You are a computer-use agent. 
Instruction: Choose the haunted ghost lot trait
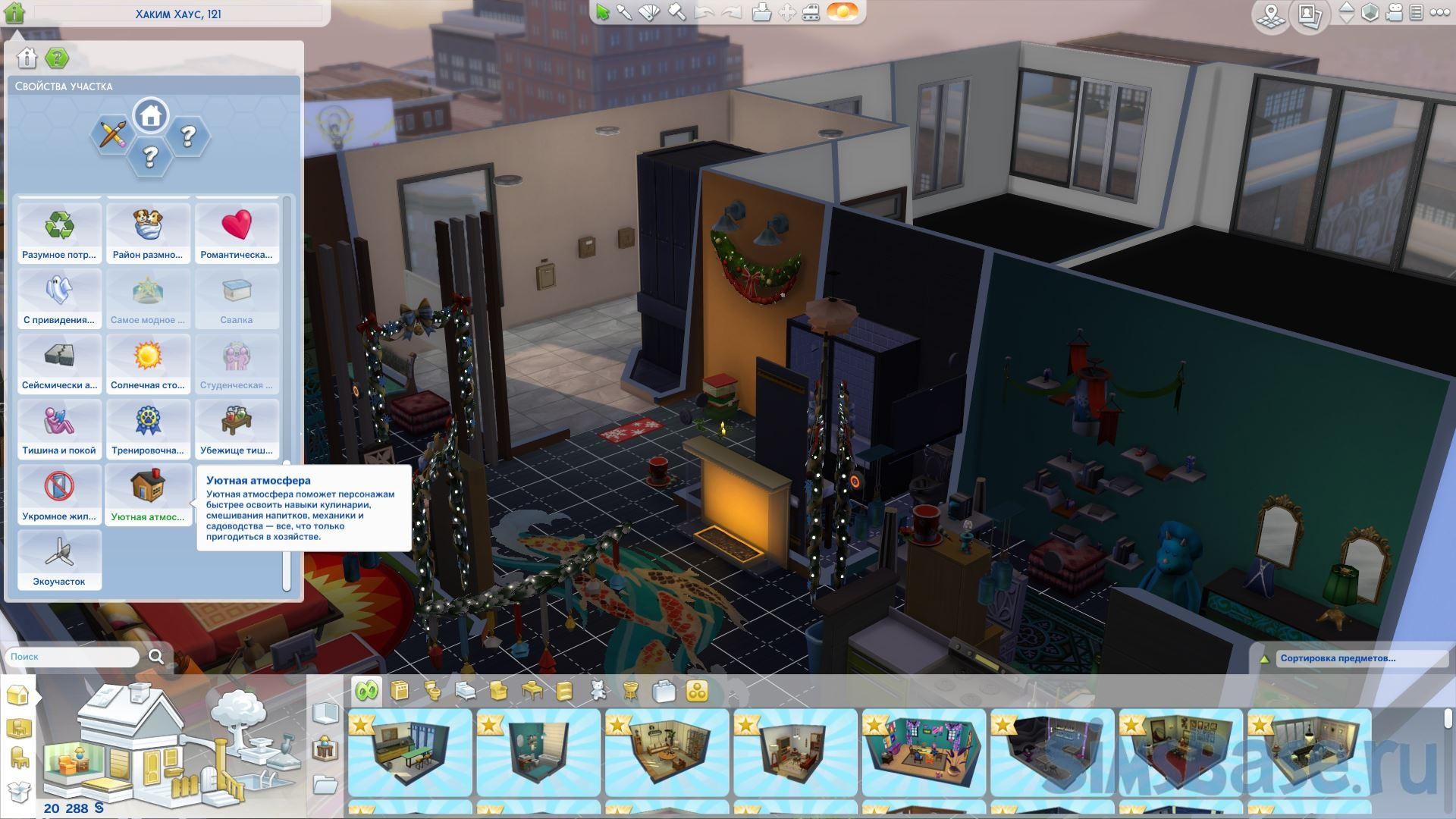point(59,297)
